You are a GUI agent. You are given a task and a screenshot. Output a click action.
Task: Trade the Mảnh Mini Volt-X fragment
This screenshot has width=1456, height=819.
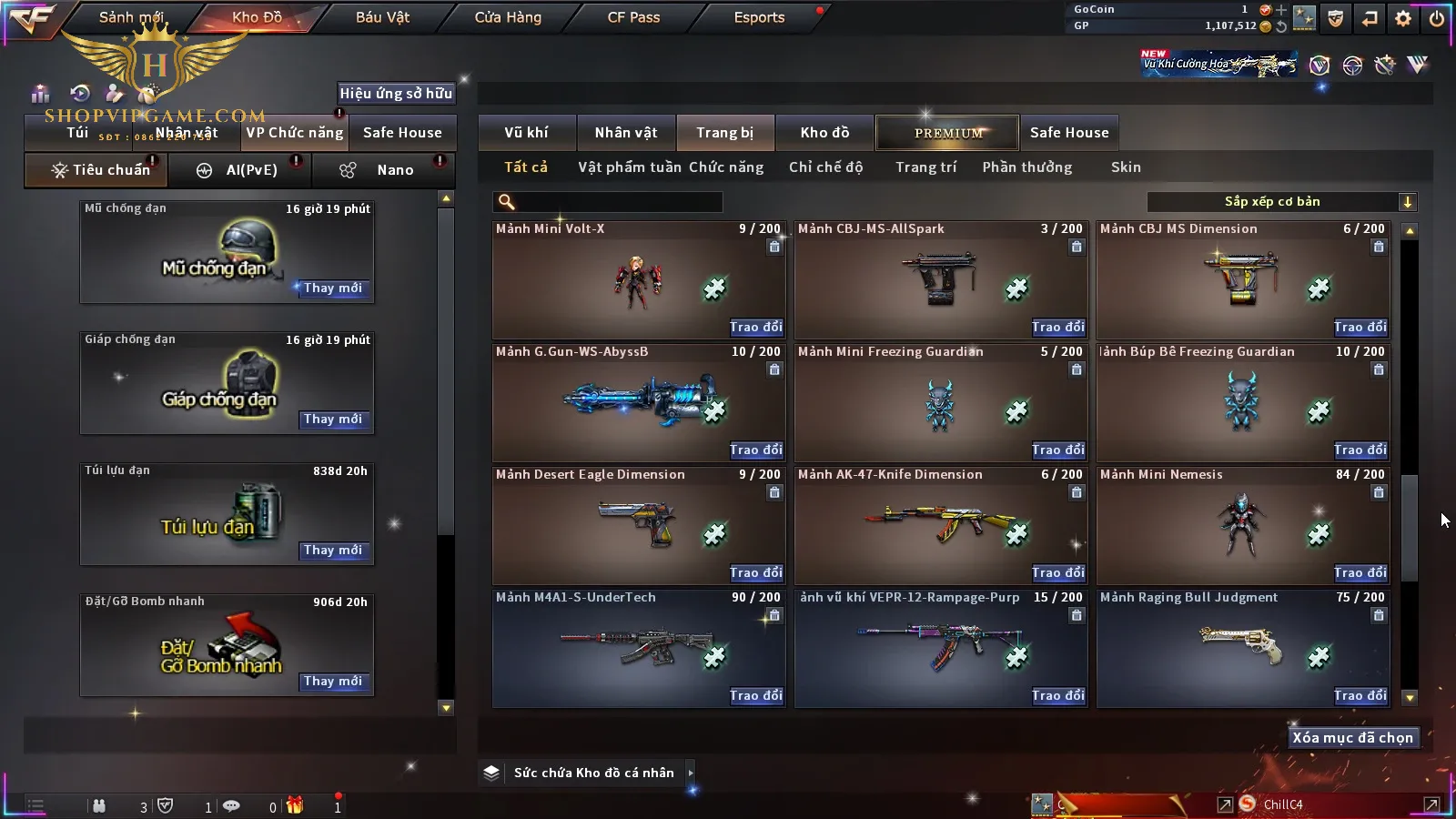[755, 328]
